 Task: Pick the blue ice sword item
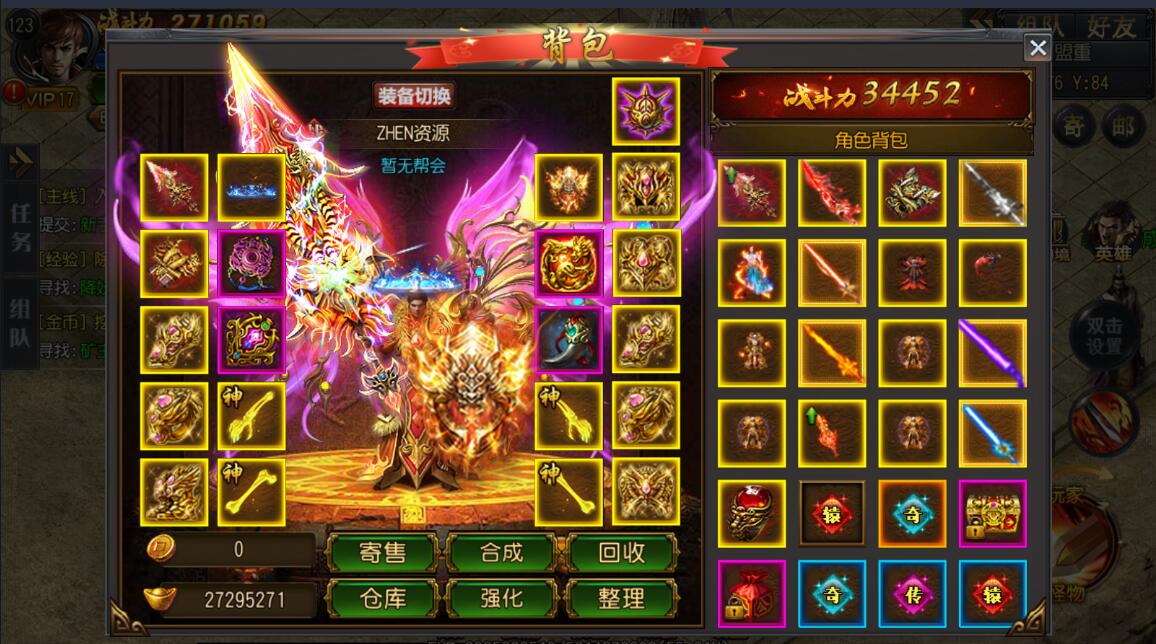992,433
